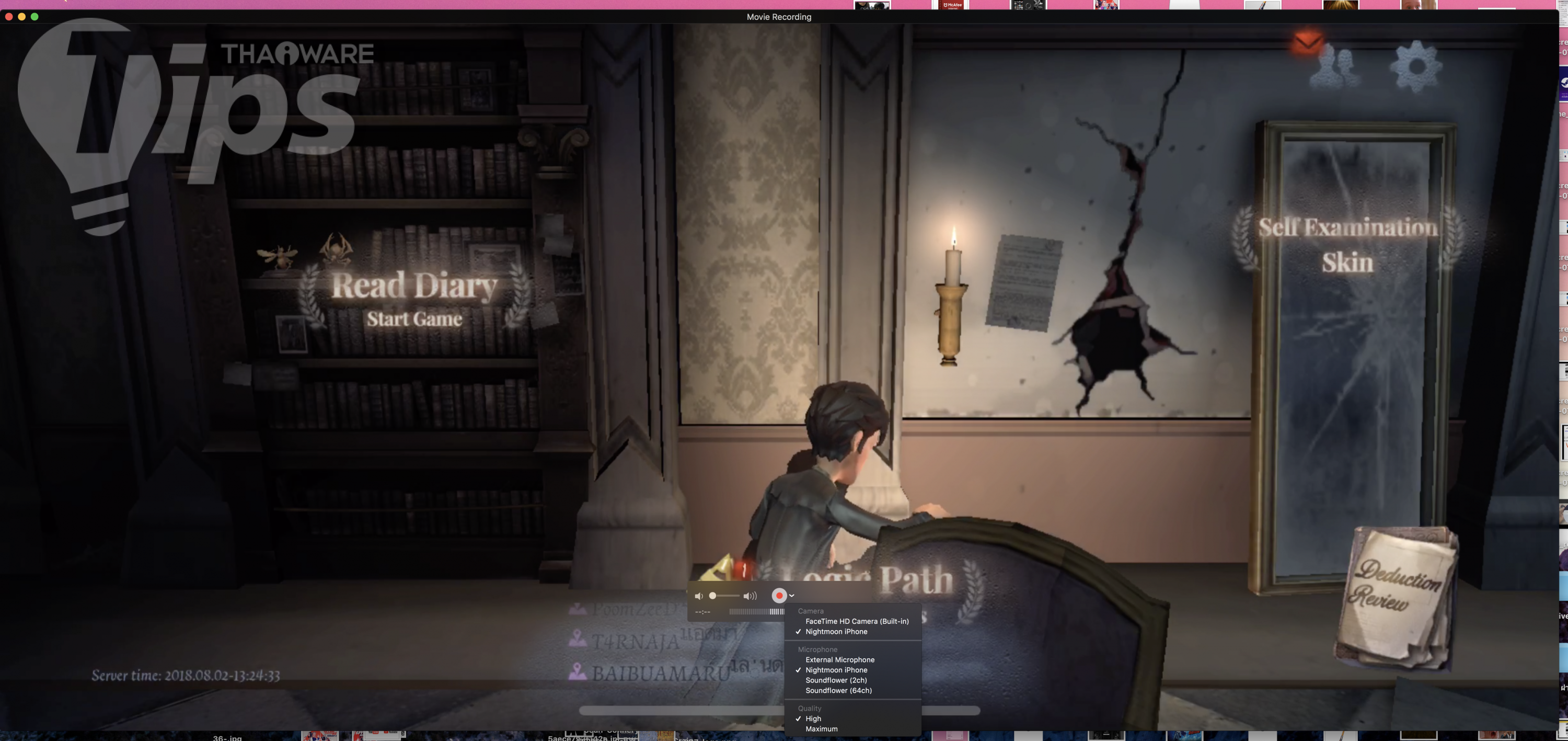Open Self Examination Skin mirror menu
This screenshot has height=741, width=1568.
pos(1347,245)
